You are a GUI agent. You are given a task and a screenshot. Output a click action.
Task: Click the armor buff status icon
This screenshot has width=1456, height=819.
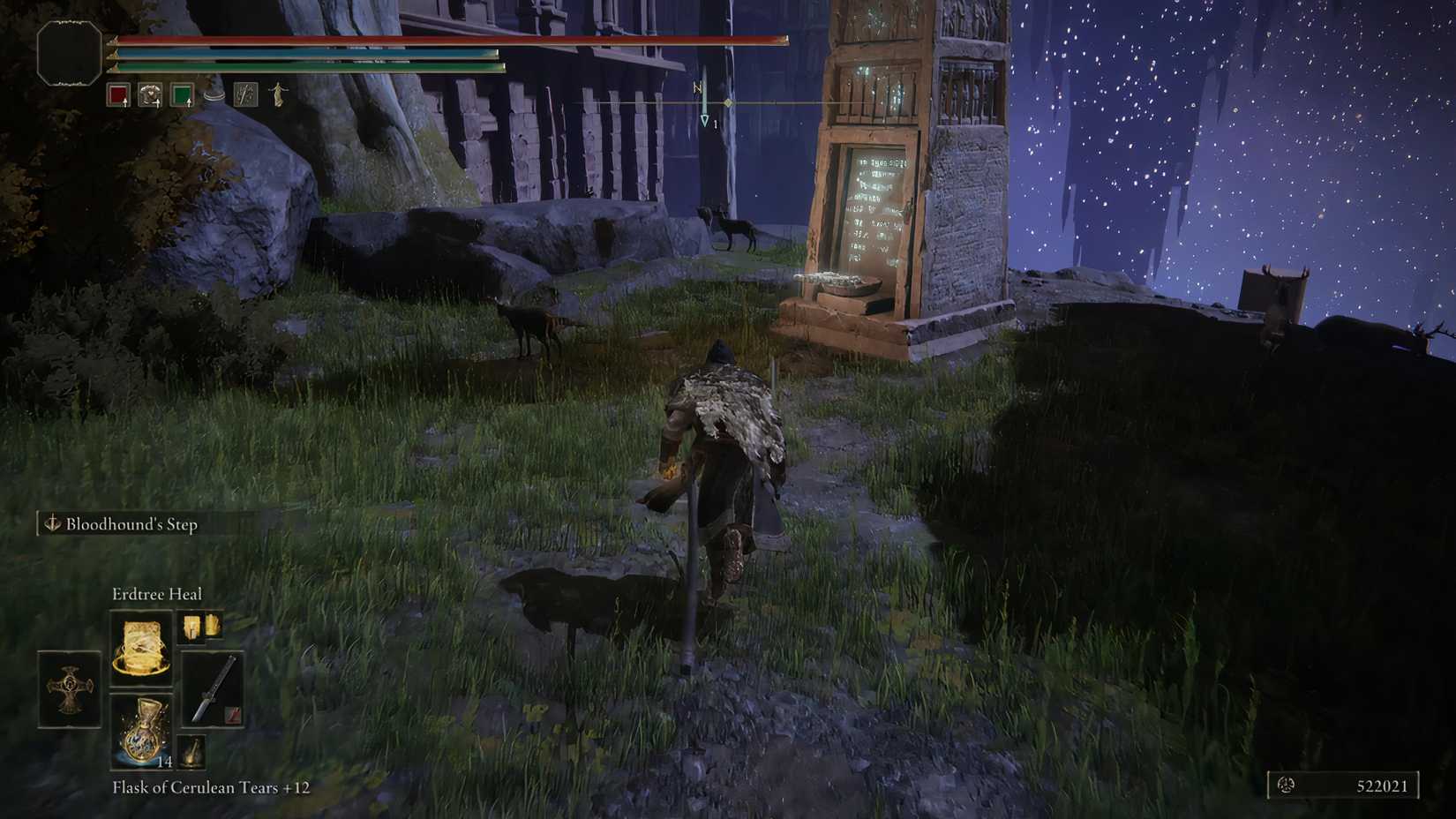tap(149, 94)
